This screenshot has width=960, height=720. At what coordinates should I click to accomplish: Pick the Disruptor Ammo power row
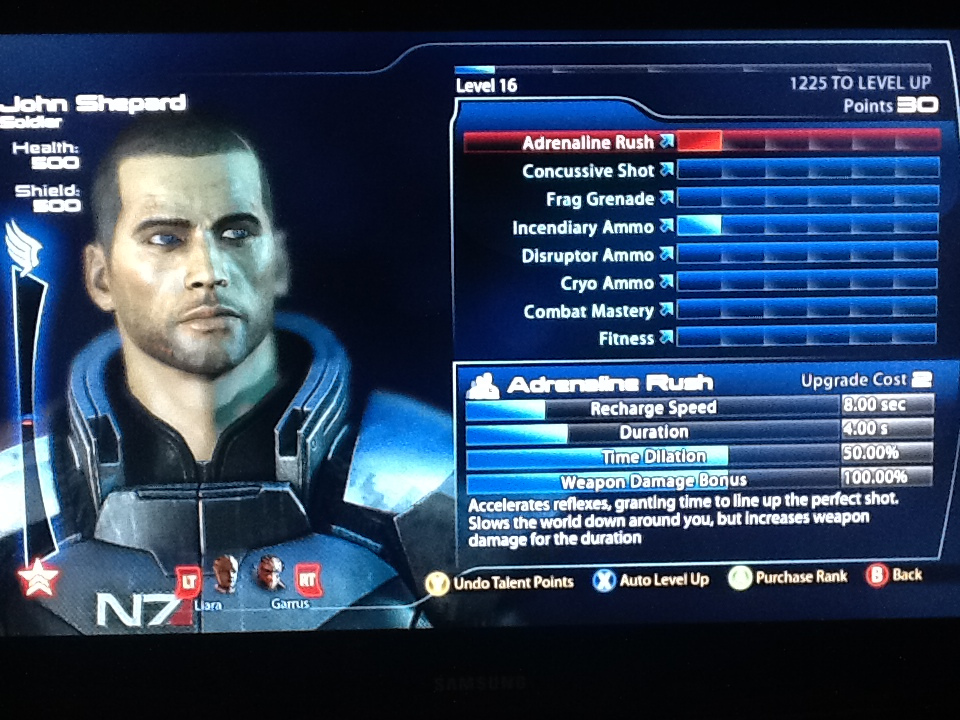click(x=587, y=255)
